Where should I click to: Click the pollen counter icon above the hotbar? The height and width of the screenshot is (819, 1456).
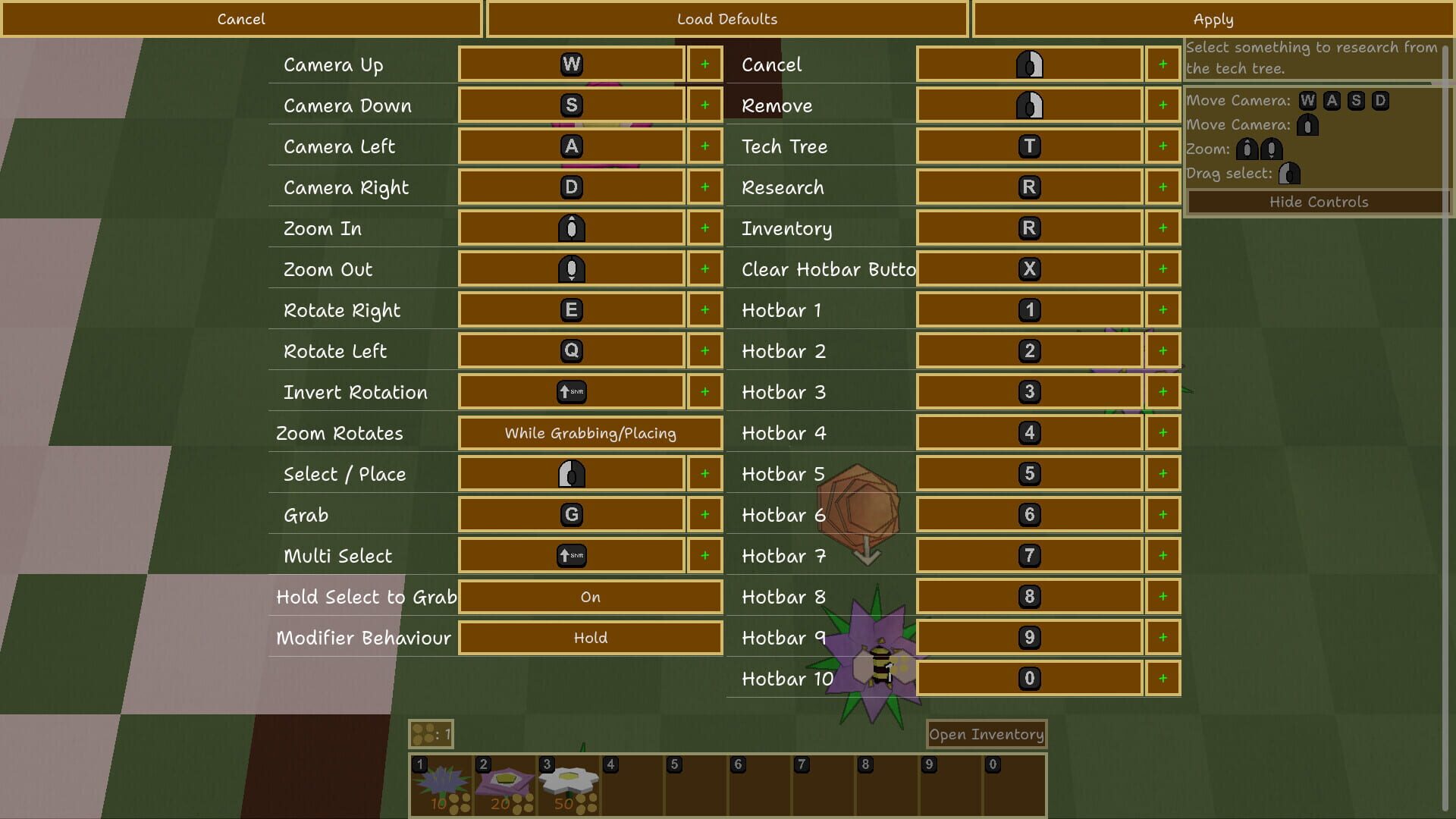point(425,733)
